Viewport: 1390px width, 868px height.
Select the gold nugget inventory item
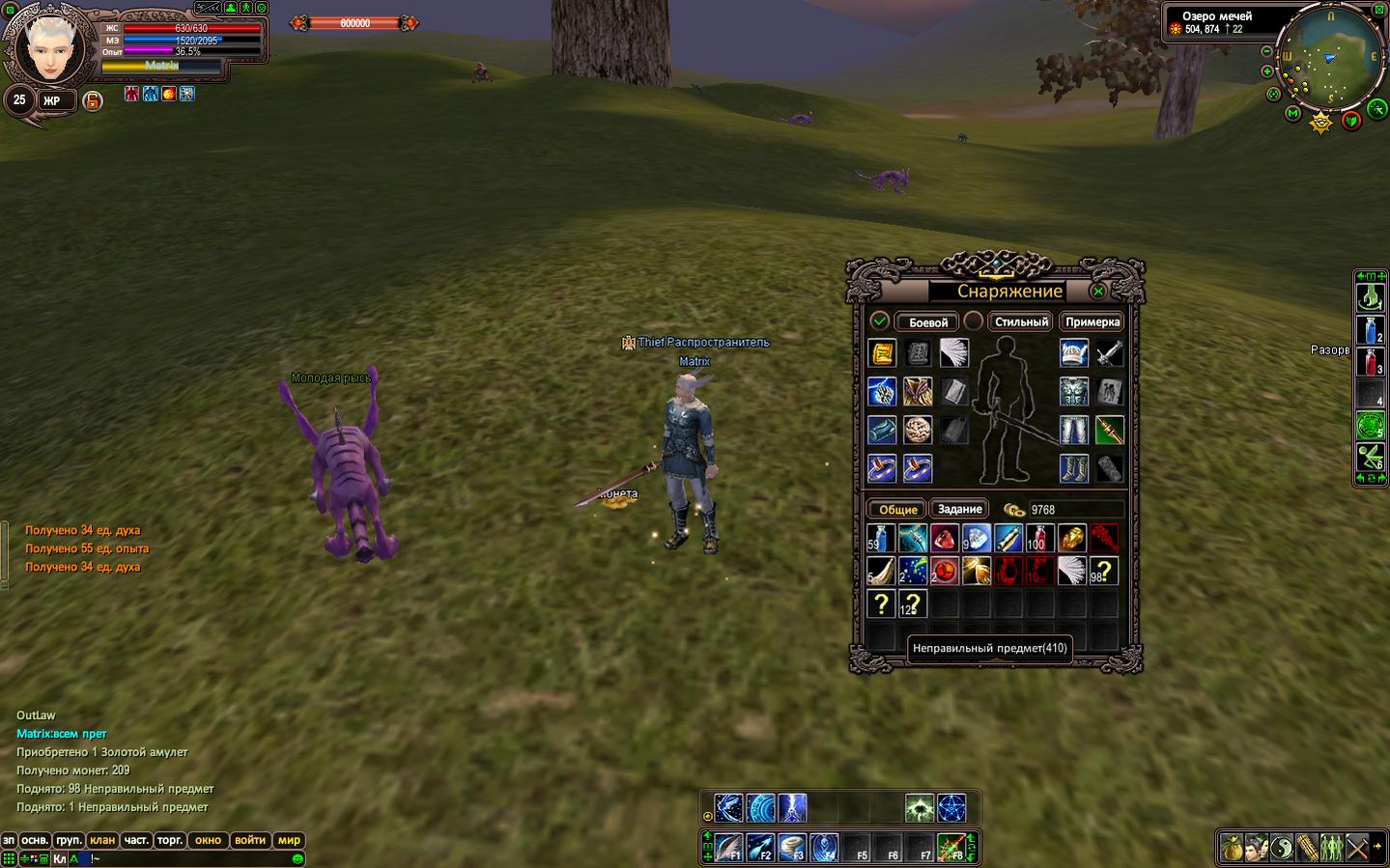click(x=1071, y=538)
